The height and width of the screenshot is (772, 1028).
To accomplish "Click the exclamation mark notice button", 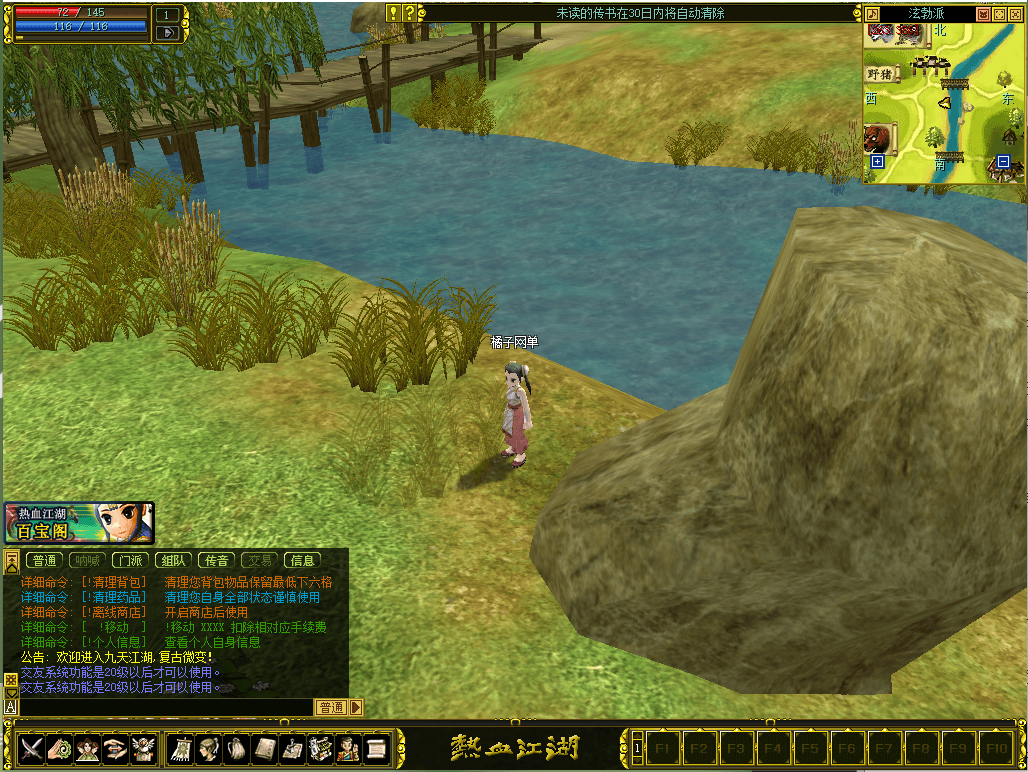I will pos(394,13).
